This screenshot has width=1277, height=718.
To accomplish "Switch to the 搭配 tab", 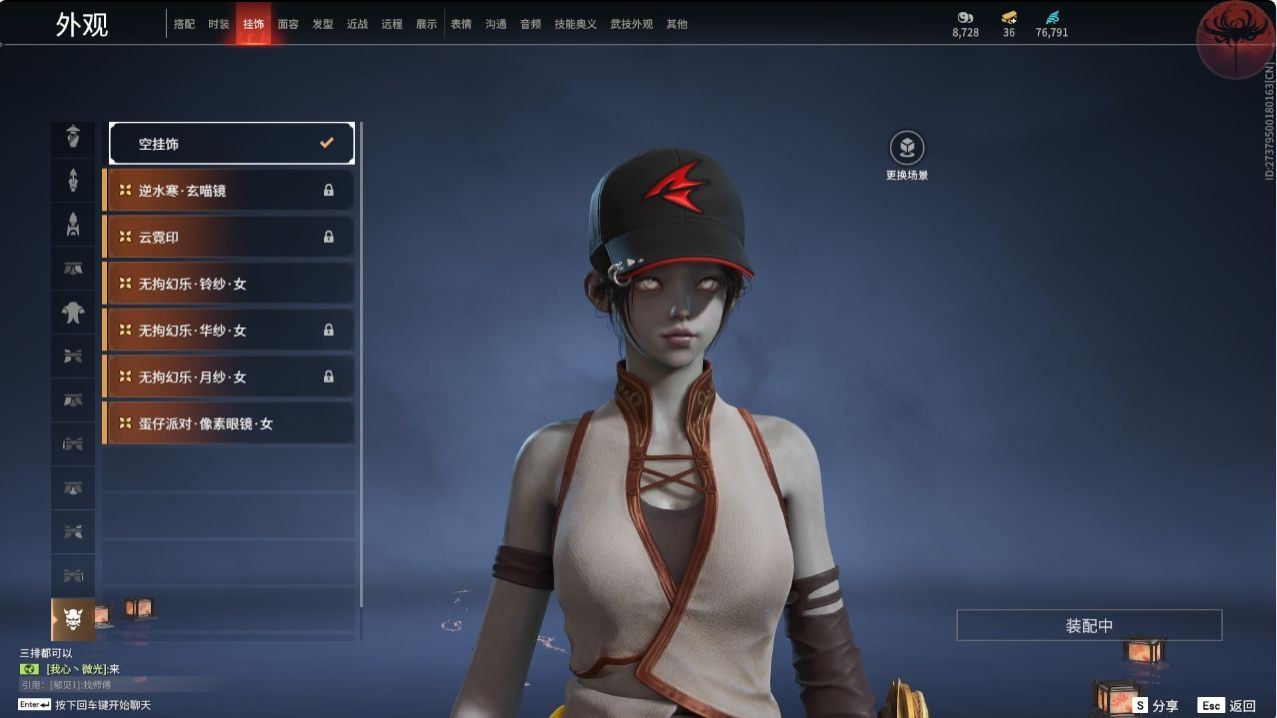I will pyautogui.click(x=184, y=24).
